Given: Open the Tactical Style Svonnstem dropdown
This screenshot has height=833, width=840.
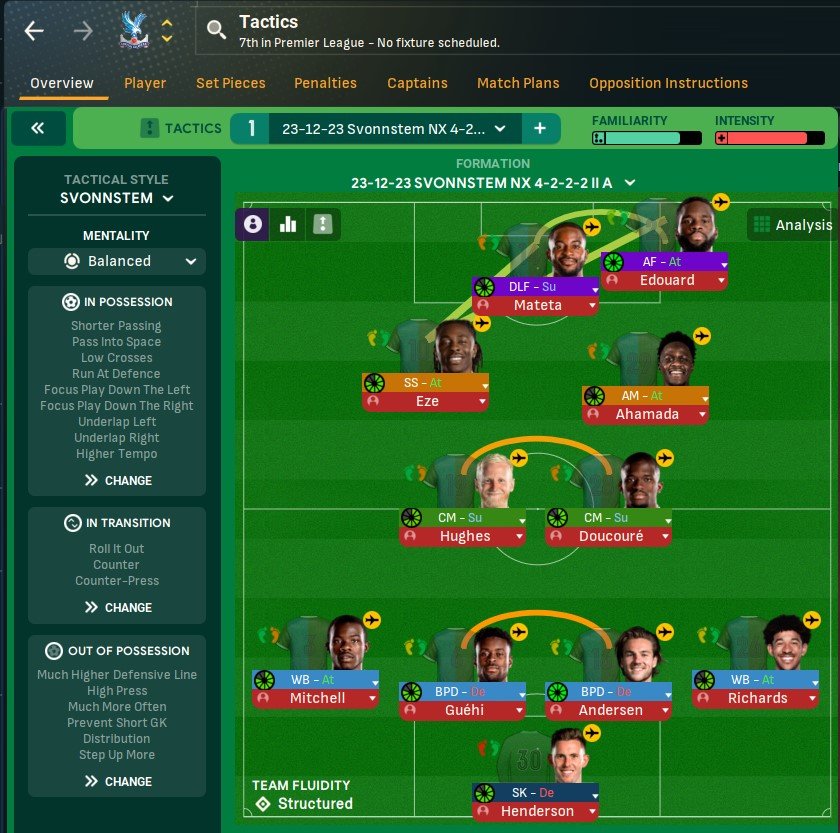Looking at the screenshot, I should pyautogui.click(x=116, y=198).
